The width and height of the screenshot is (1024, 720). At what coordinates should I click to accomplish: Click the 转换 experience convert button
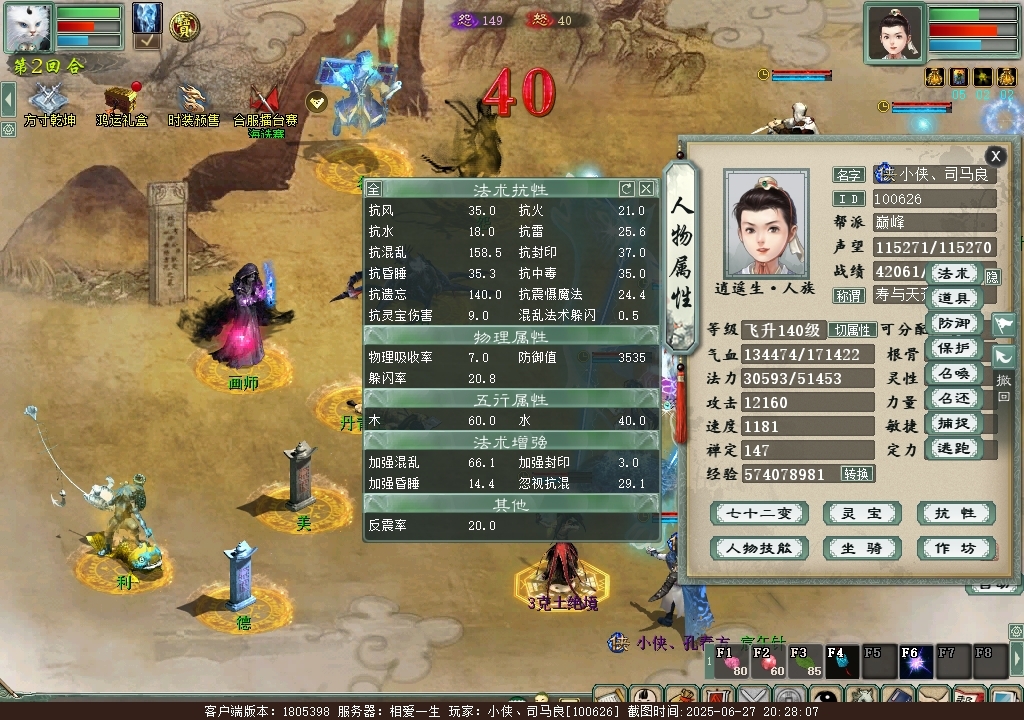point(857,474)
